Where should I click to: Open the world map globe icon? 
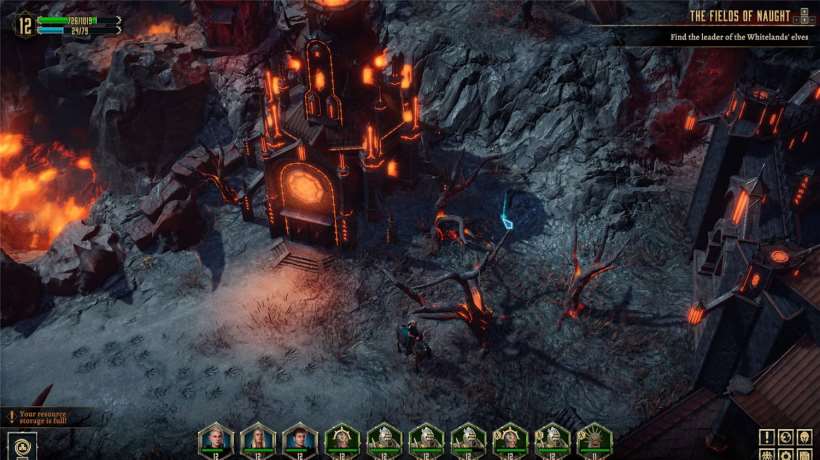tap(786, 437)
